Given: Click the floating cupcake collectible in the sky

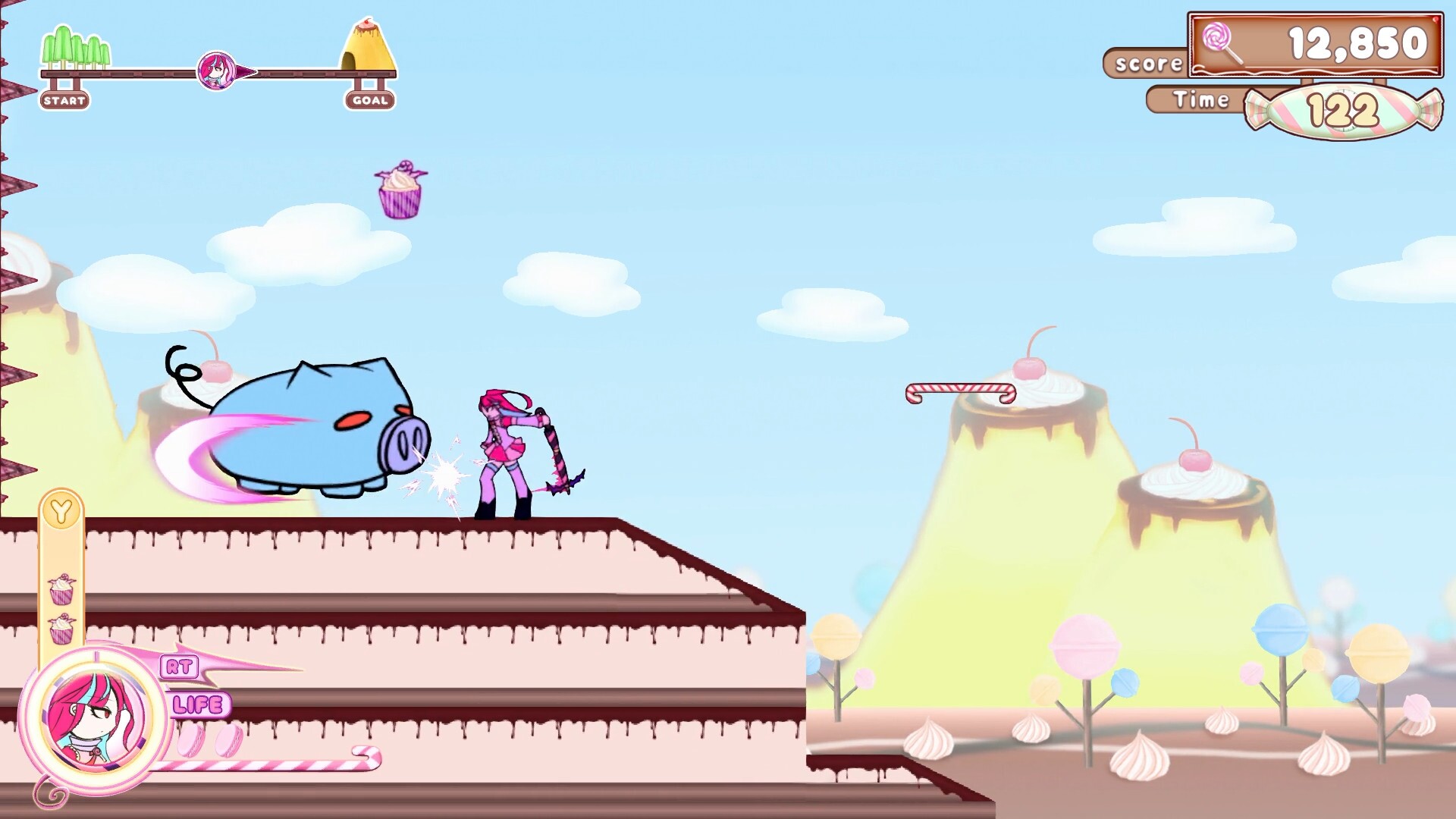Looking at the screenshot, I should click(400, 190).
